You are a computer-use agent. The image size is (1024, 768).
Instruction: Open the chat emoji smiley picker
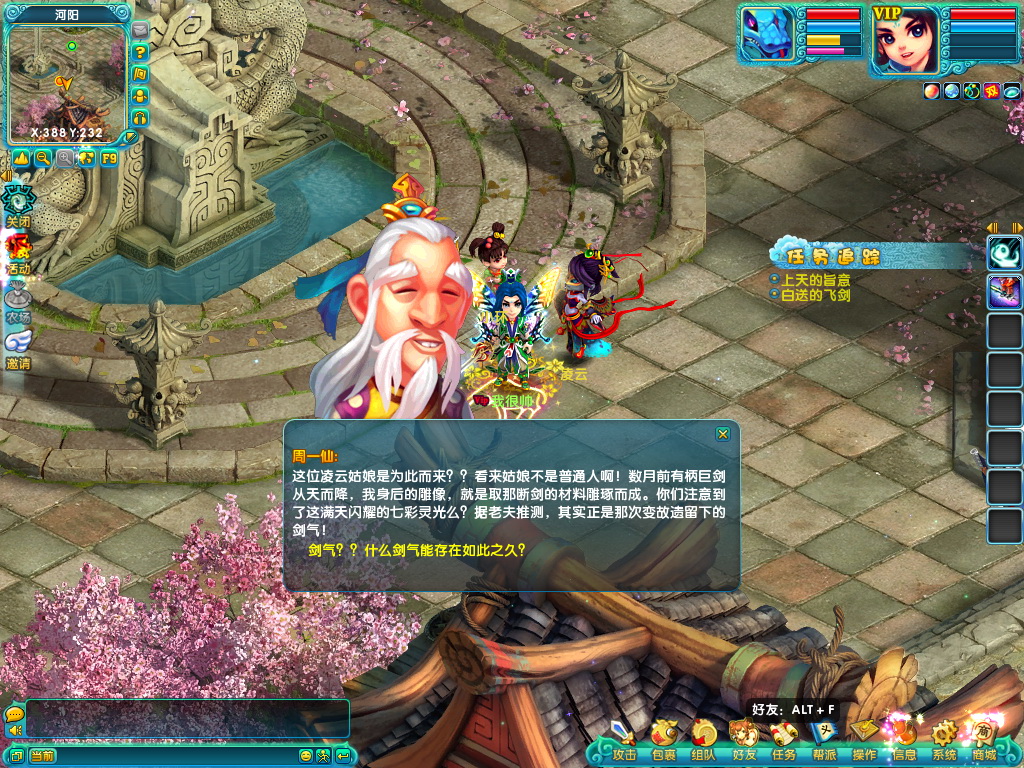(x=306, y=756)
